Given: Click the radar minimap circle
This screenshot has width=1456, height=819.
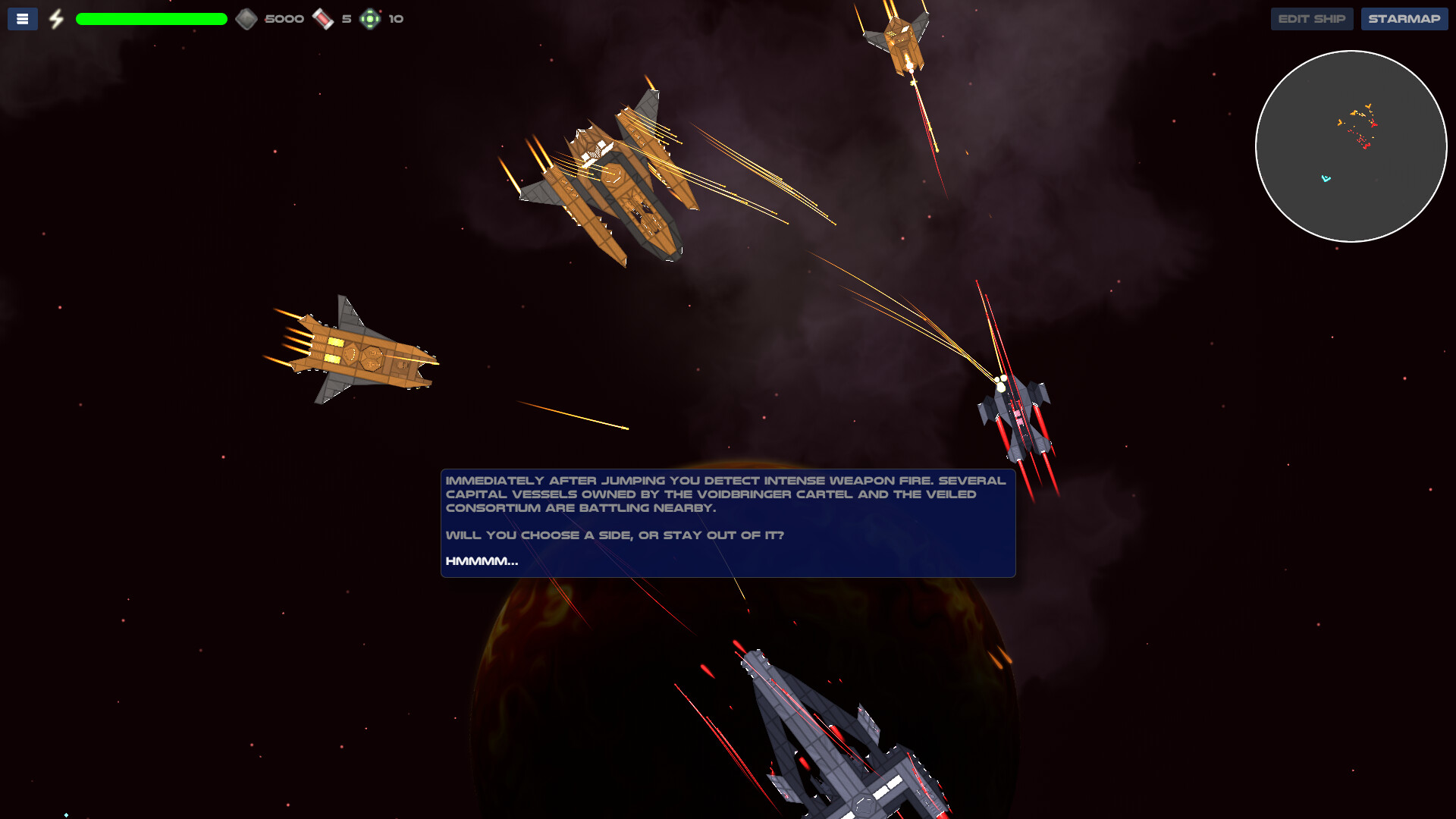Looking at the screenshot, I should click(1351, 146).
